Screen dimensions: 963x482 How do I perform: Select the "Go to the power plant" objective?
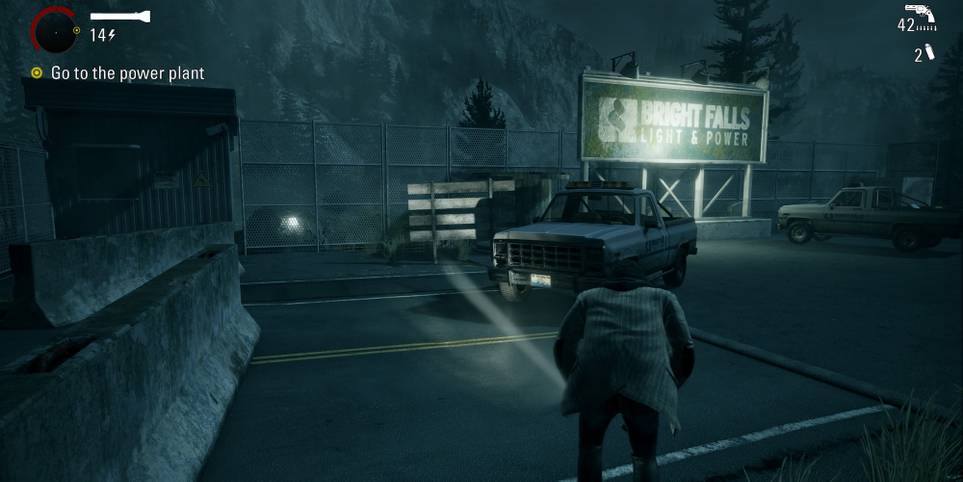127,73
